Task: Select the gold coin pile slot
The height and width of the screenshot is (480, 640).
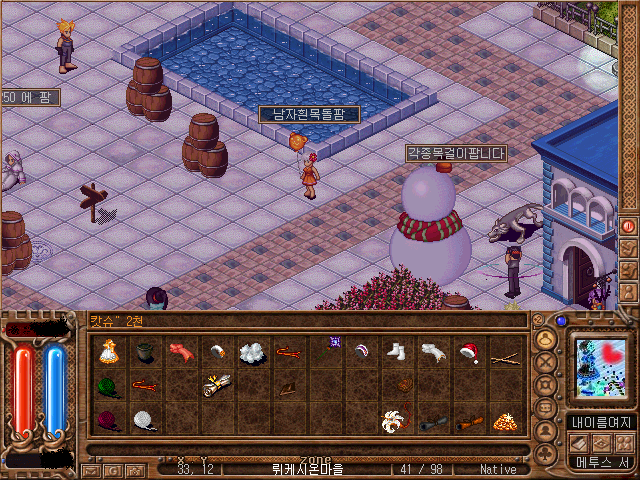Action: click(505, 420)
